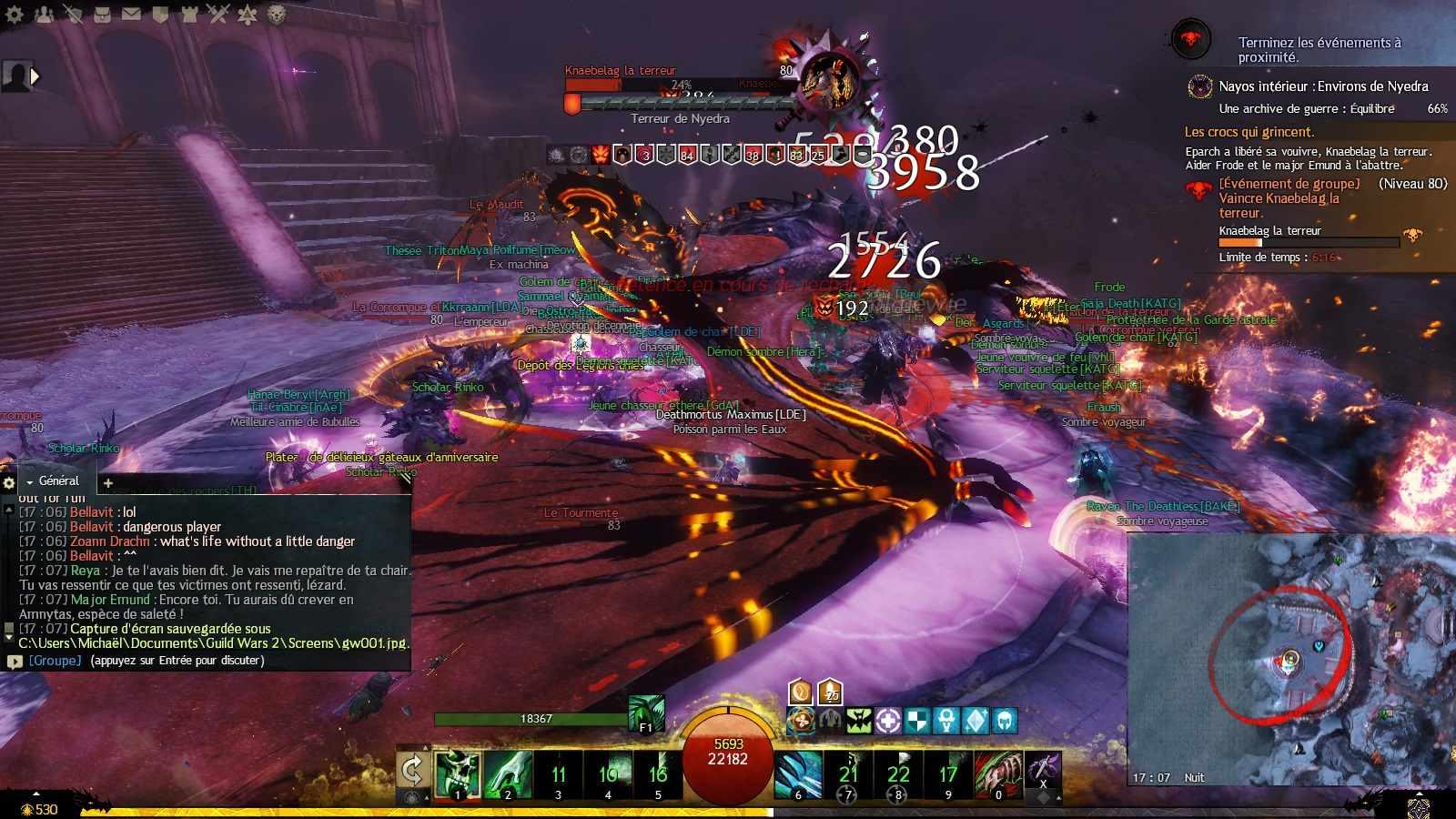Use the green hand skill 2

click(x=508, y=773)
